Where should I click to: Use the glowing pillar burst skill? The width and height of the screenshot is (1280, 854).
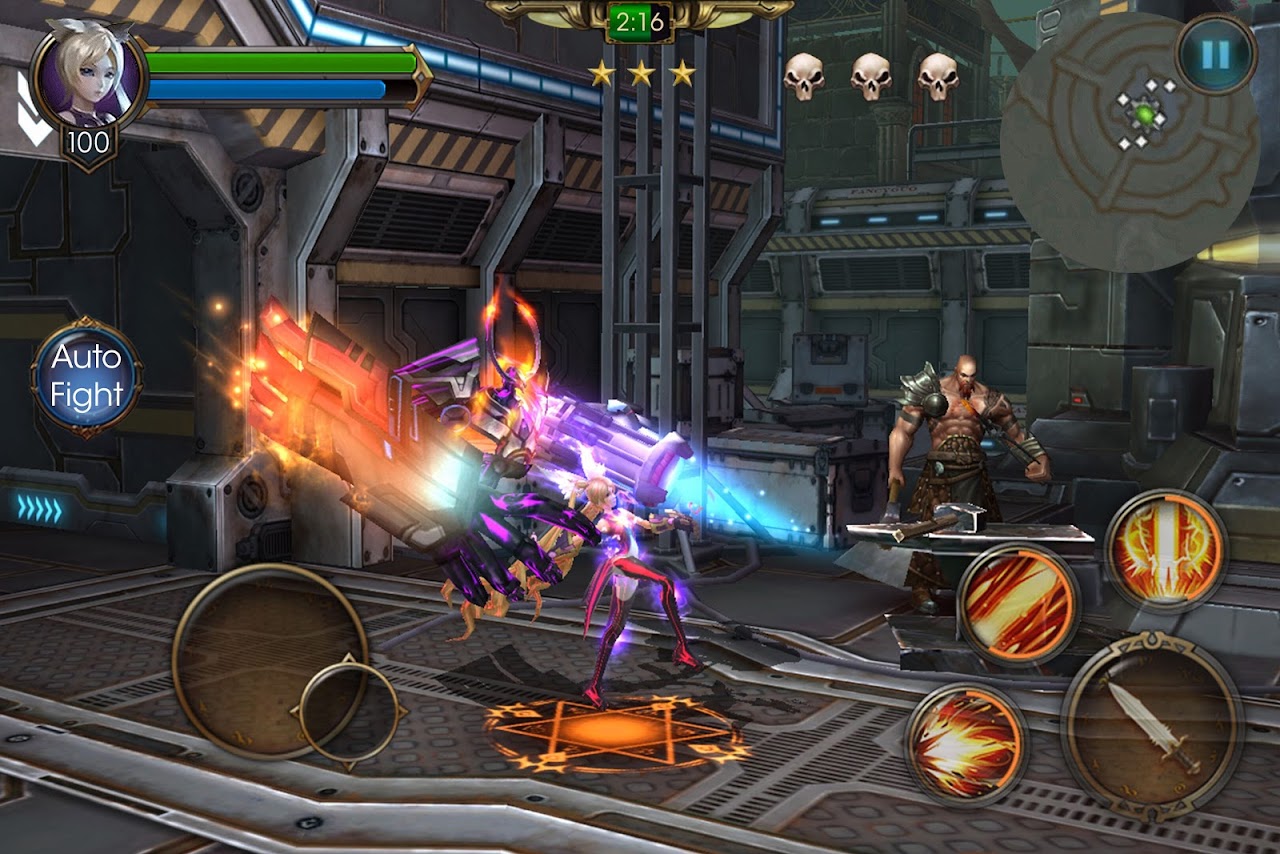click(x=1166, y=550)
